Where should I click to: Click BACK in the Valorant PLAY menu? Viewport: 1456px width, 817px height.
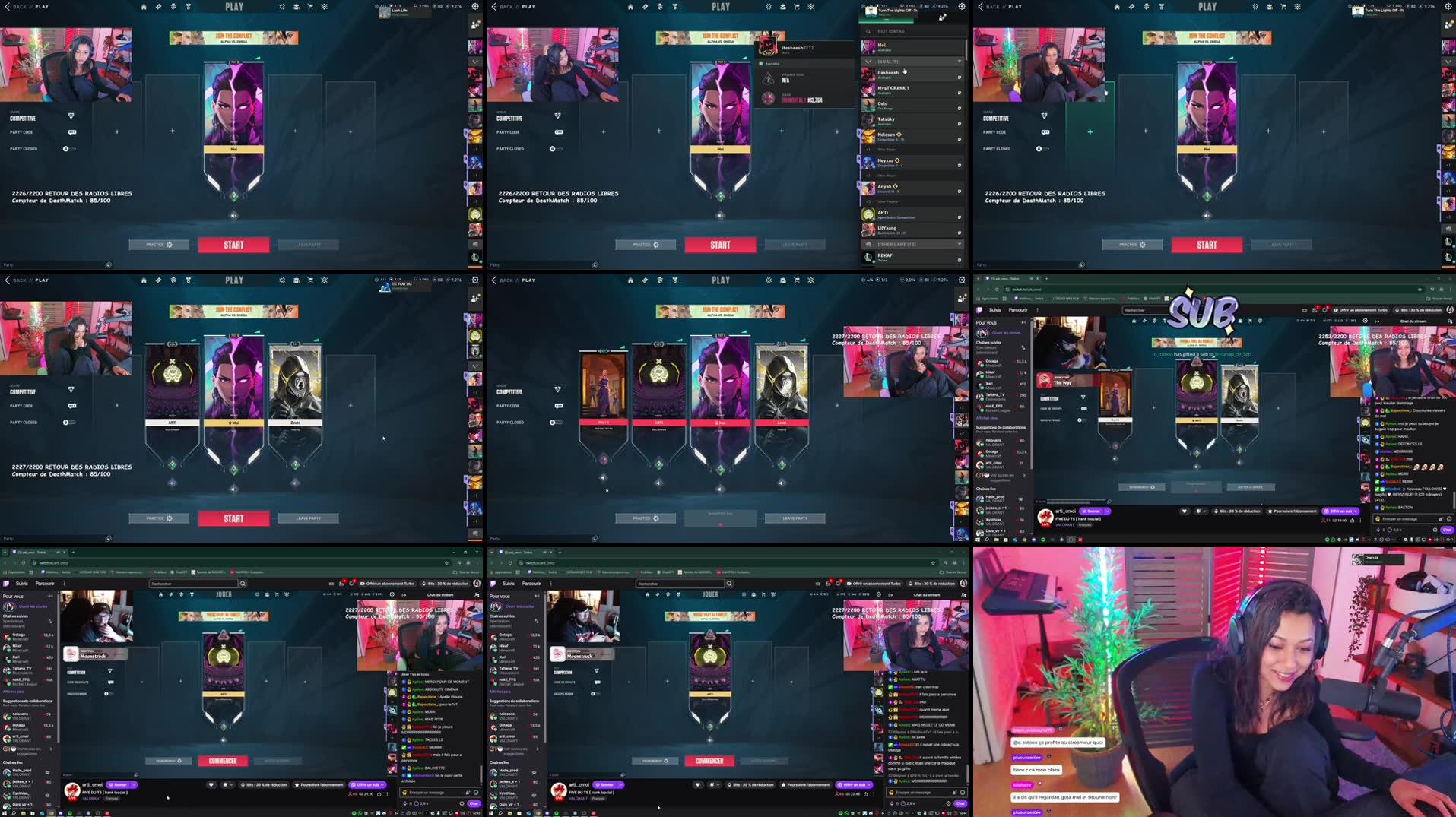tap(19, 6)
